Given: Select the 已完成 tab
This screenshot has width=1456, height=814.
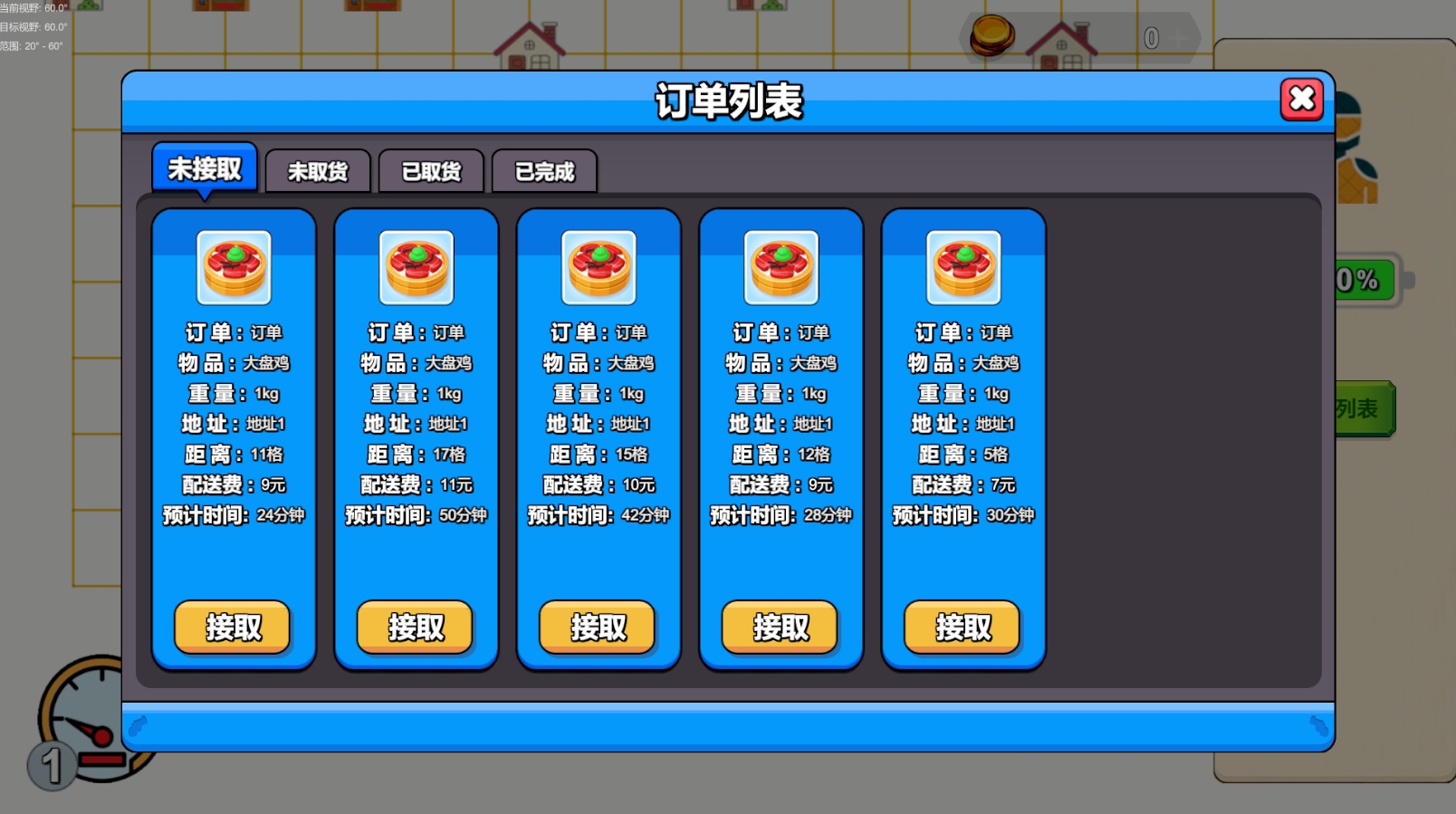Looking at the screenshot, I should [544, 171].
